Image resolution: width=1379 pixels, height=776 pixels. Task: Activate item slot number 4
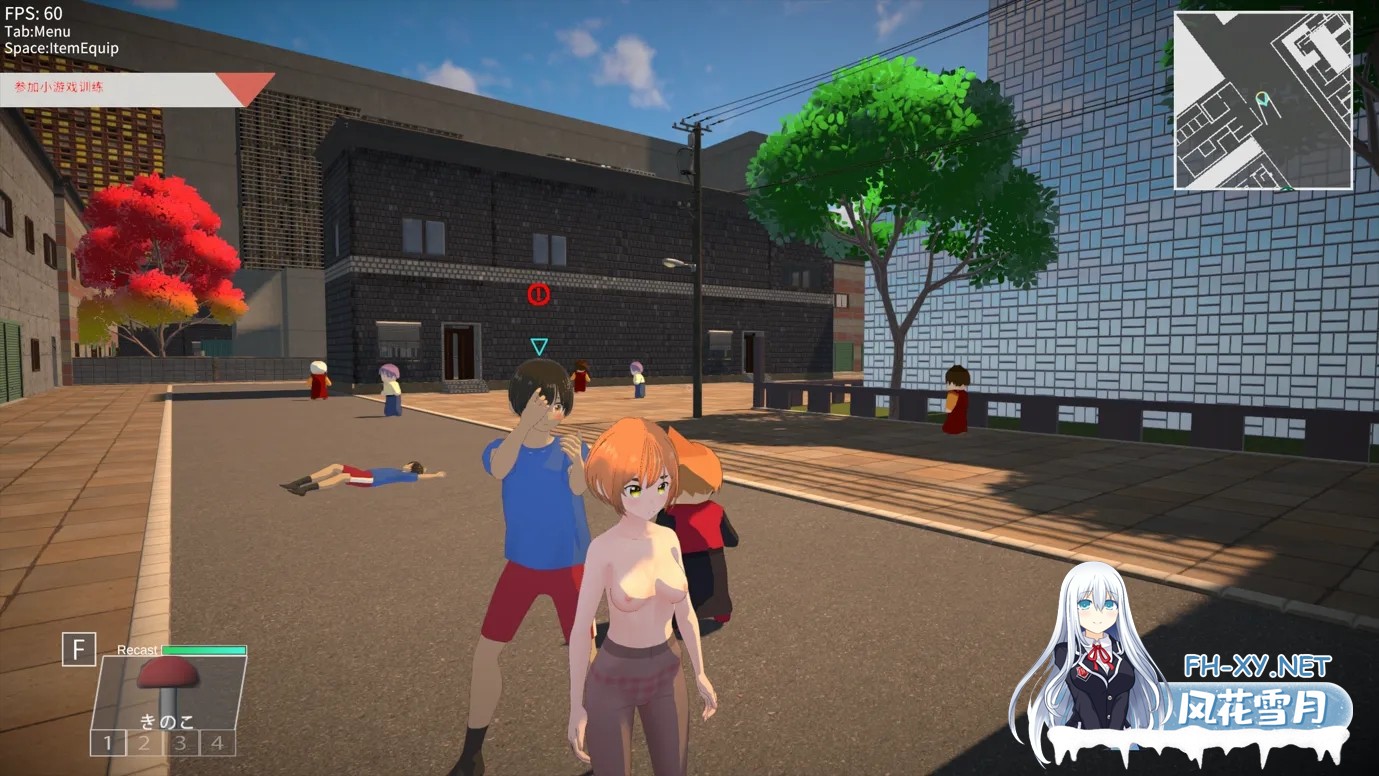(x=216, y=743)
